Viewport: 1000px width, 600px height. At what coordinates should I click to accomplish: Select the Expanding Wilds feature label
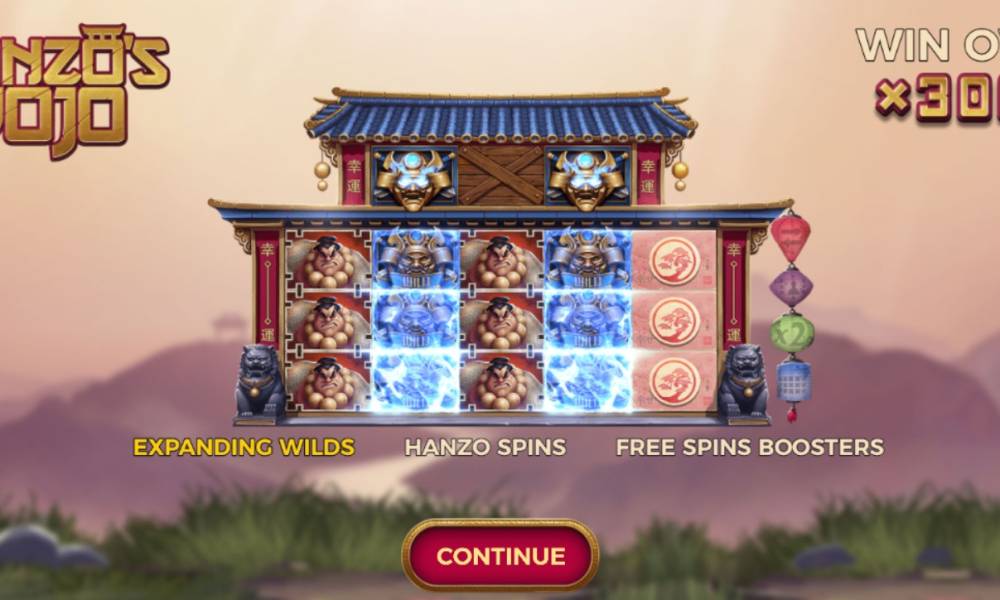(244, 447)
